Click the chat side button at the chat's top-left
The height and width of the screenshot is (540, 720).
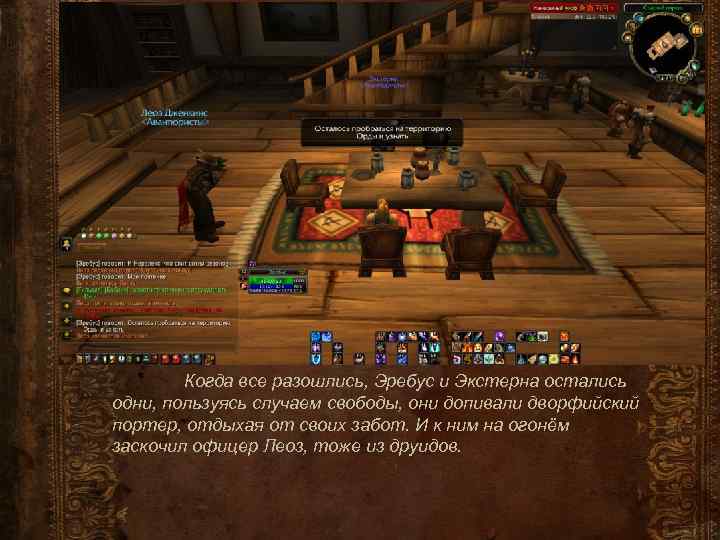click(x=66, y=243)
